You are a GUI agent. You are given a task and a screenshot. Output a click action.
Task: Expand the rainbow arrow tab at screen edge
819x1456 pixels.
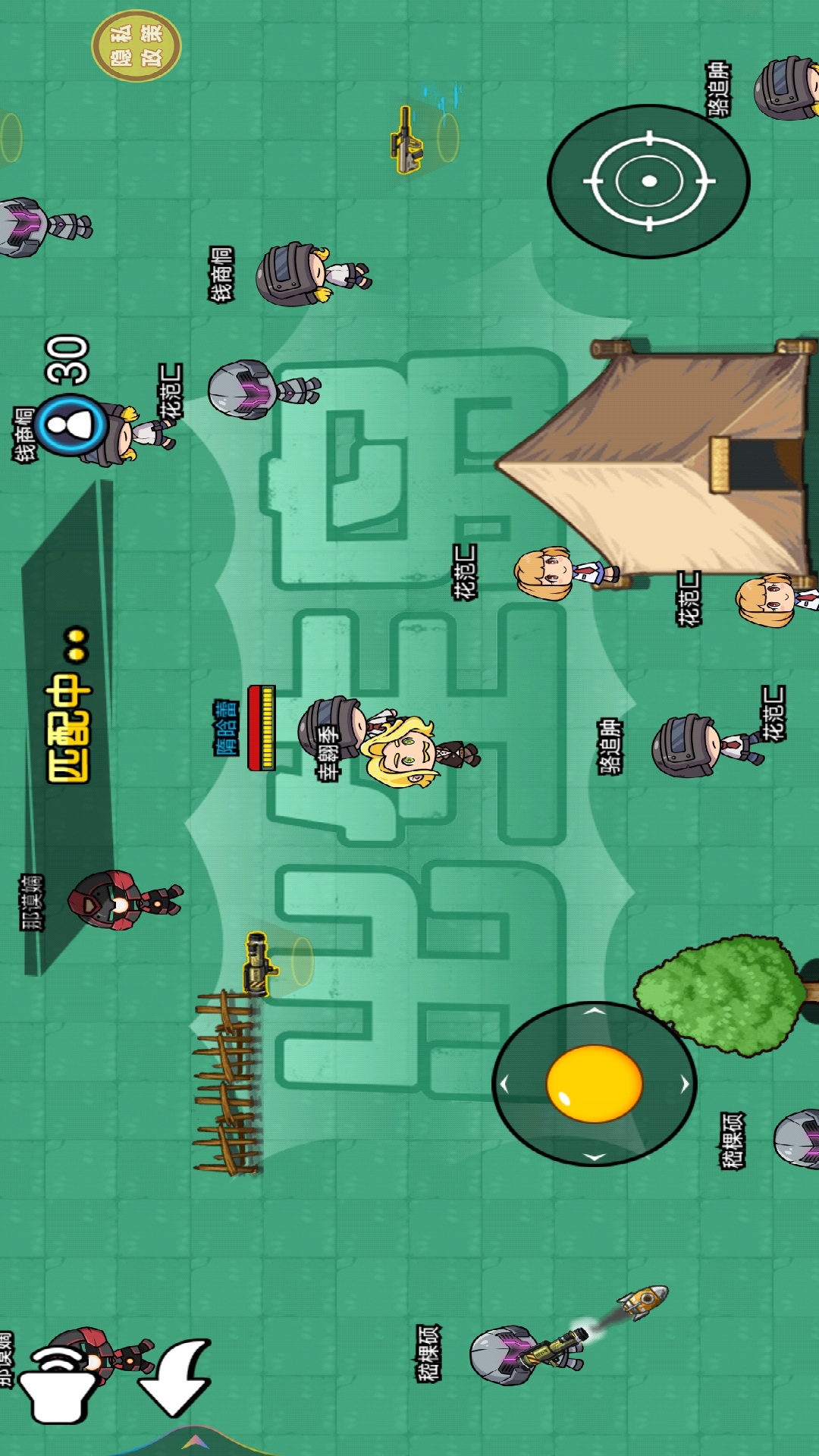coord(194,1441)
